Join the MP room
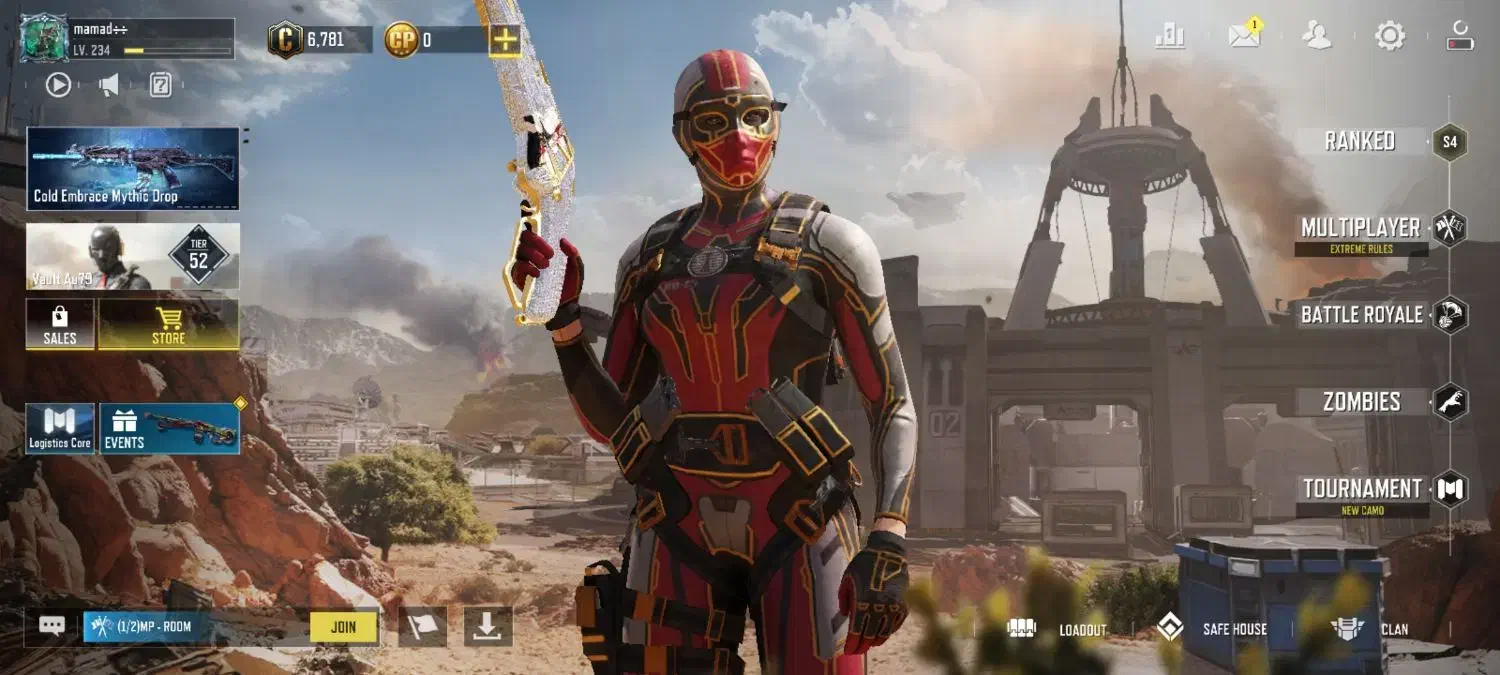The image size is (1500, 675). tap(343, 627)
